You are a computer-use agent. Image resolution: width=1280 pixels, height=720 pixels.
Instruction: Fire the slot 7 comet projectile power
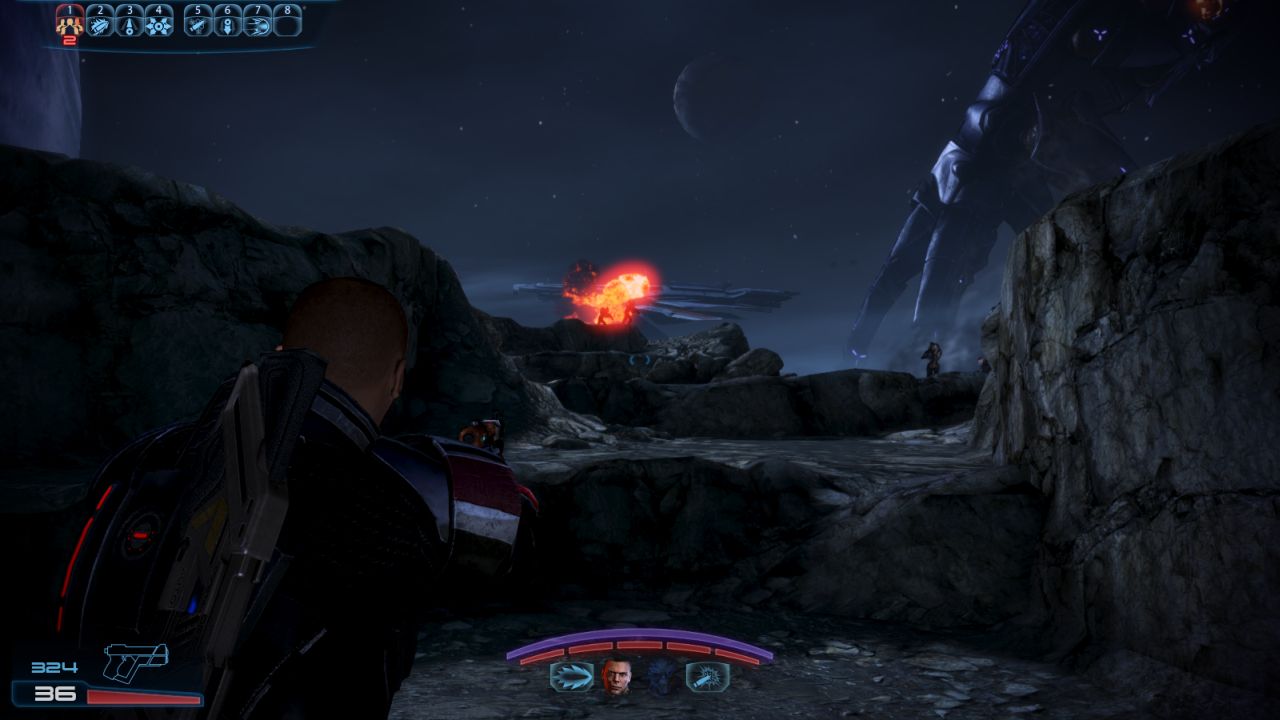coord(257,23)
